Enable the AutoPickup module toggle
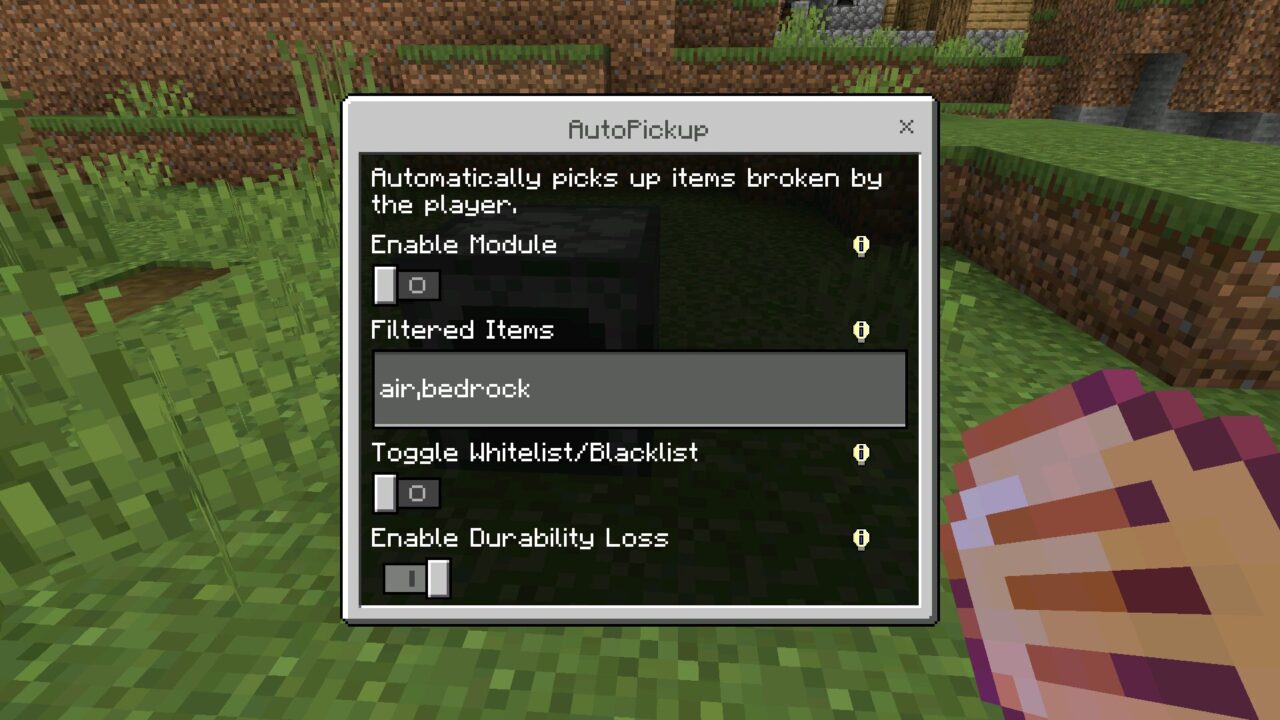The height and width of the screenshot is (720, 1280). click(x=404, y=285)
